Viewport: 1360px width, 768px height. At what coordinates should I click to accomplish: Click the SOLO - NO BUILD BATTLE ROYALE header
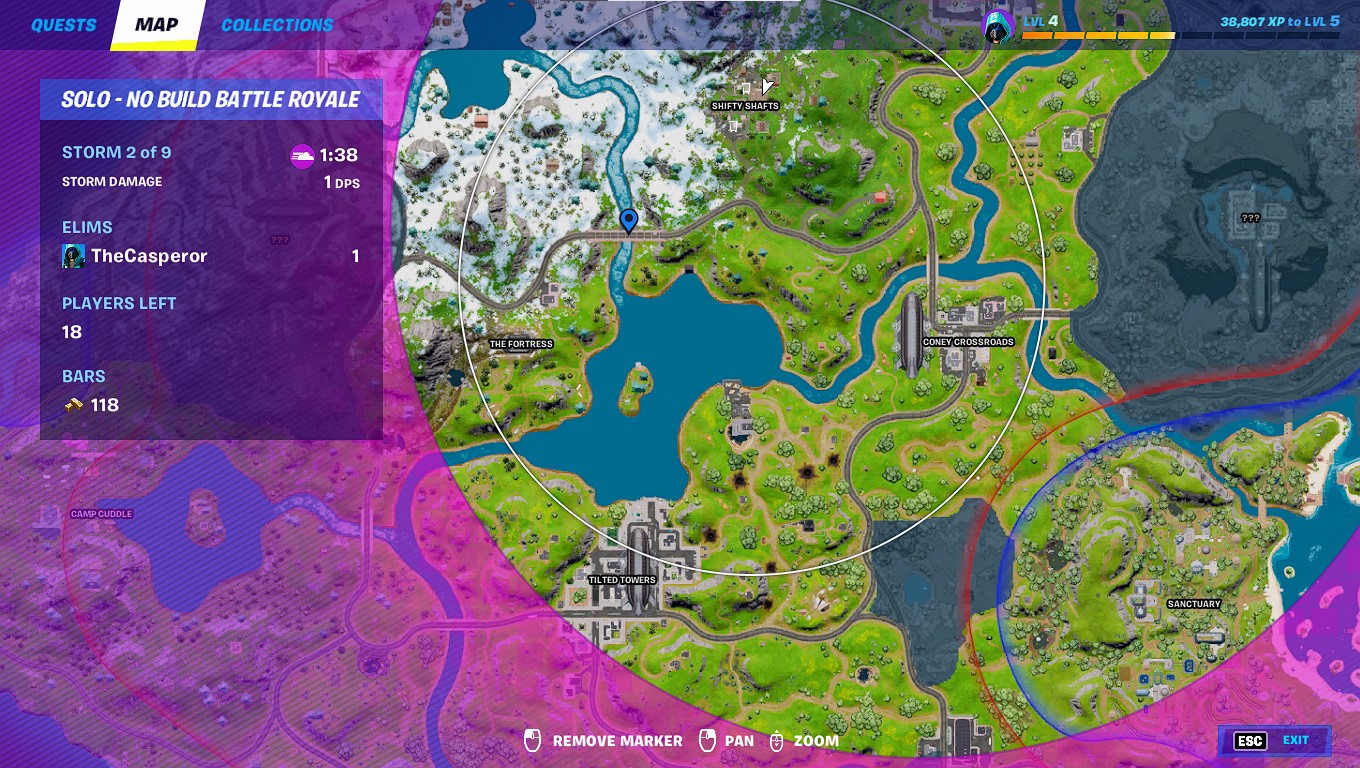pyautogui.click(x=211, y=99)
